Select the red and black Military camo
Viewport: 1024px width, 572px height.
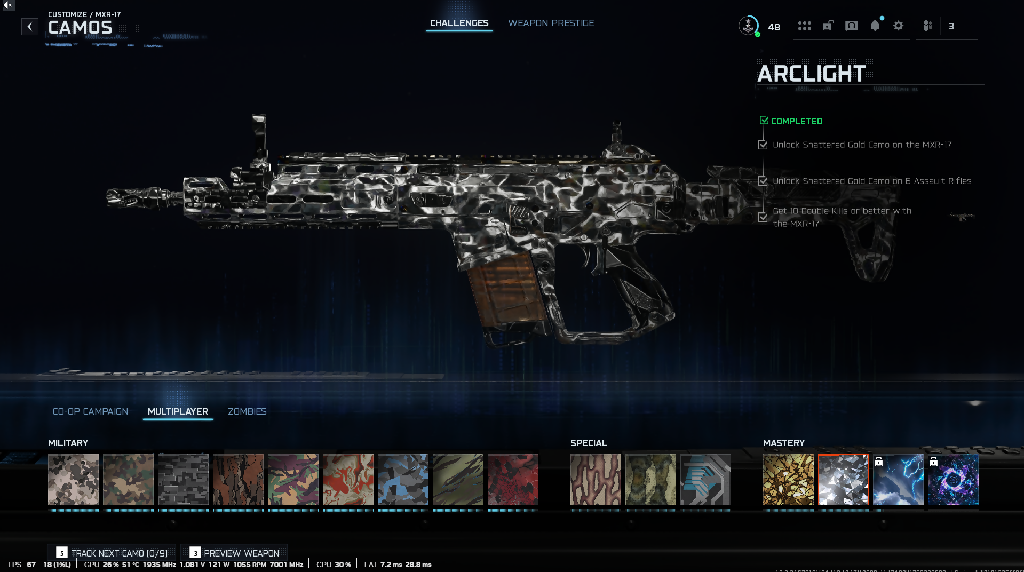click(512, 480)
